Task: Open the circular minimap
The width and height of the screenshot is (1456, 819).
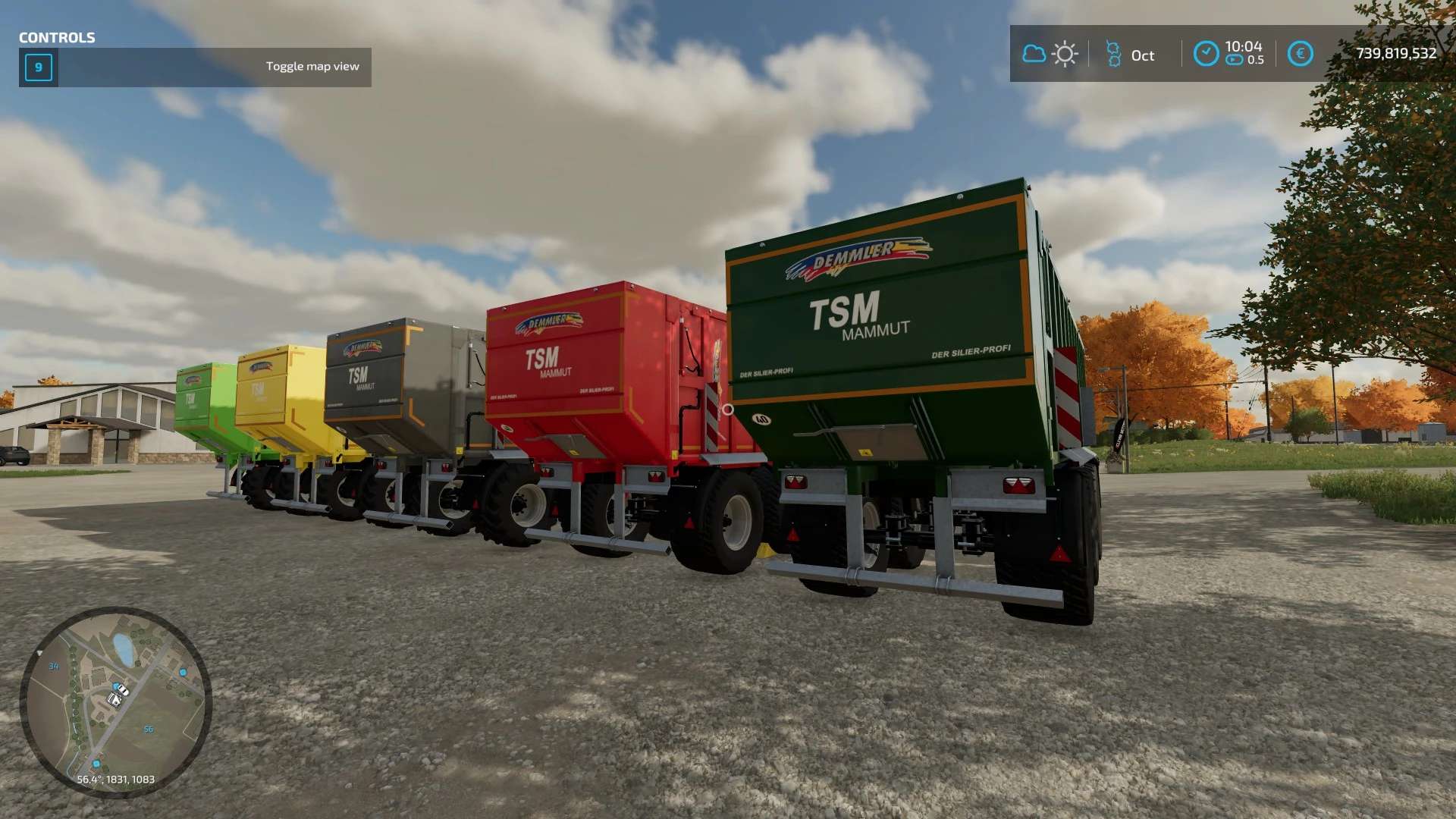Action: tap(115, 701)
